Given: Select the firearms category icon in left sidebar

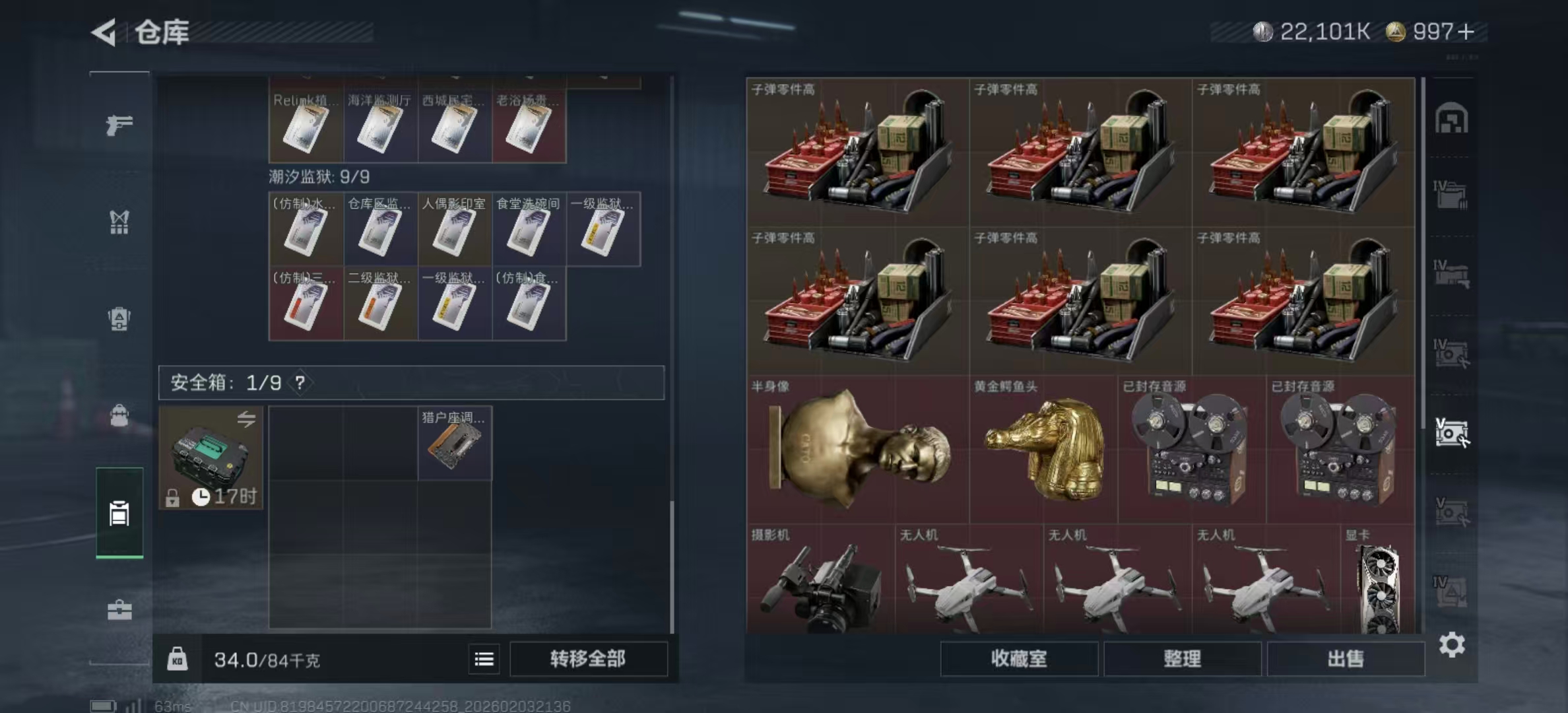Looking at the screenshot, I should coord(119,125).
